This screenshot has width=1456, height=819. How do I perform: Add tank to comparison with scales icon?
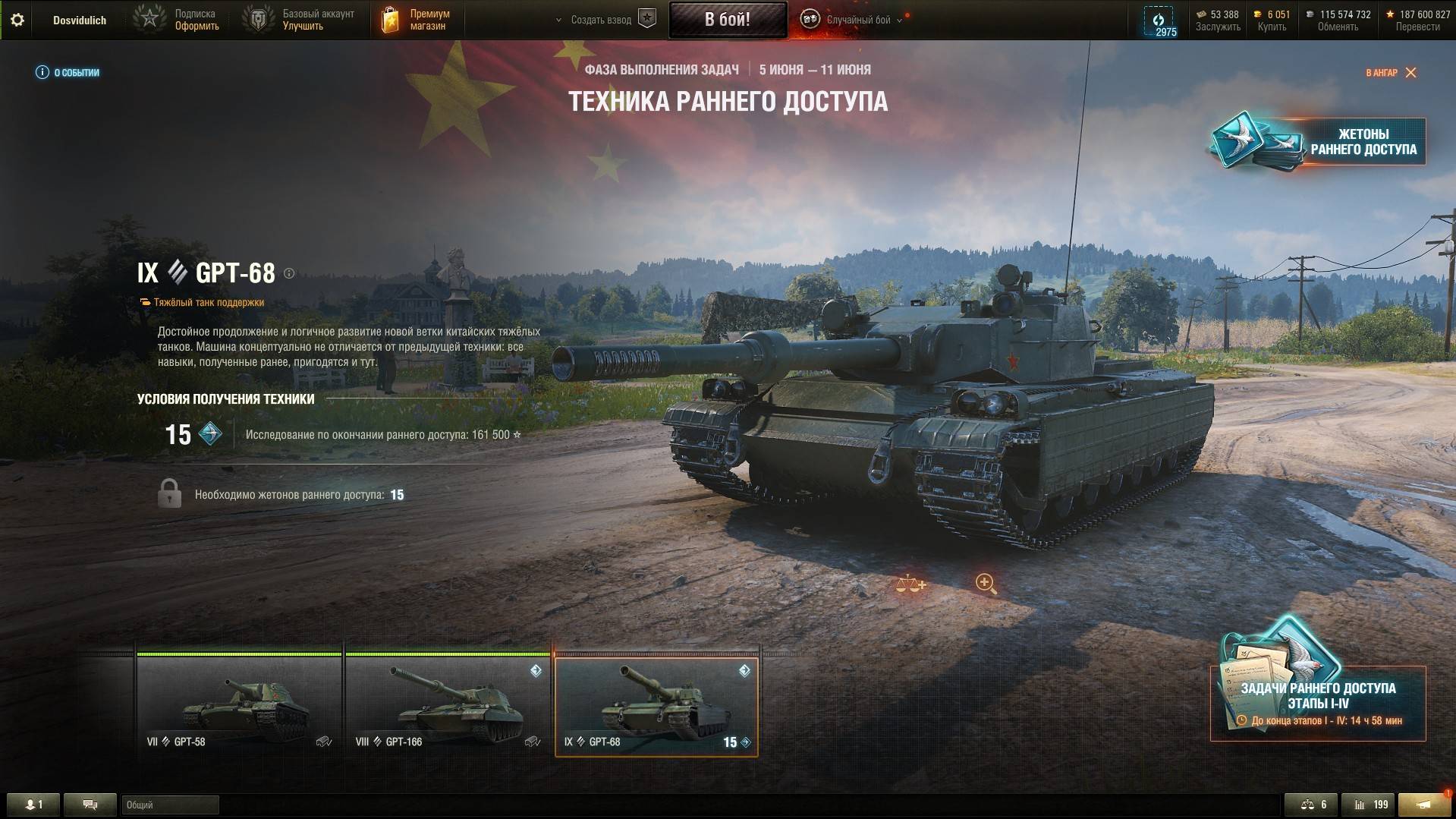click(x=910, y=584)
